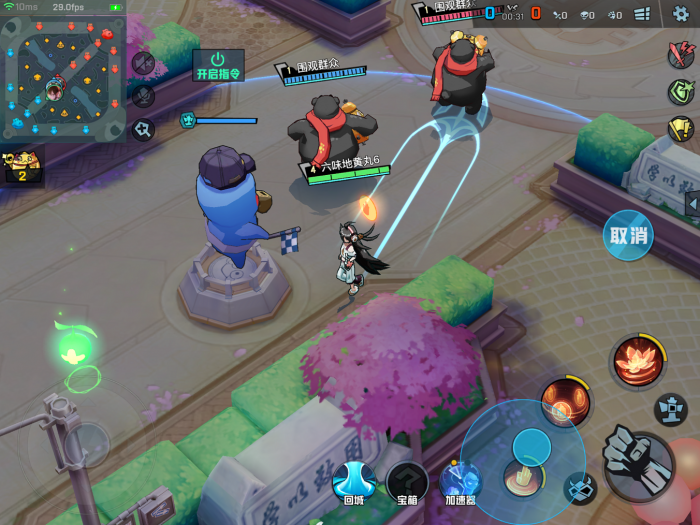This screenshot has width=700, height=525.
Task: Activate the lotus flame skill
Action: [x=635, y=360]
